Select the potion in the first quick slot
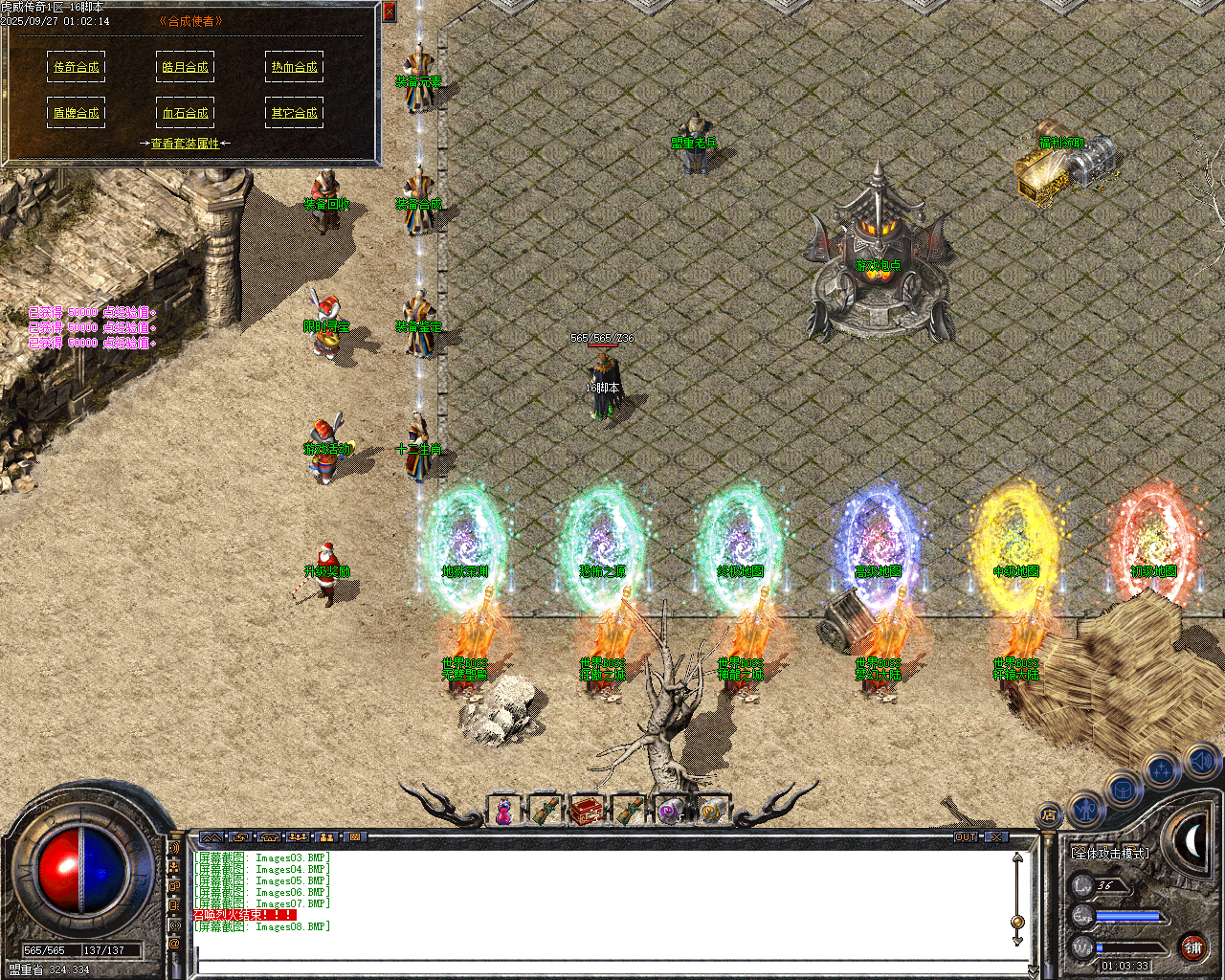Screen dimensions: 1225x980 (x=504, y=809)
